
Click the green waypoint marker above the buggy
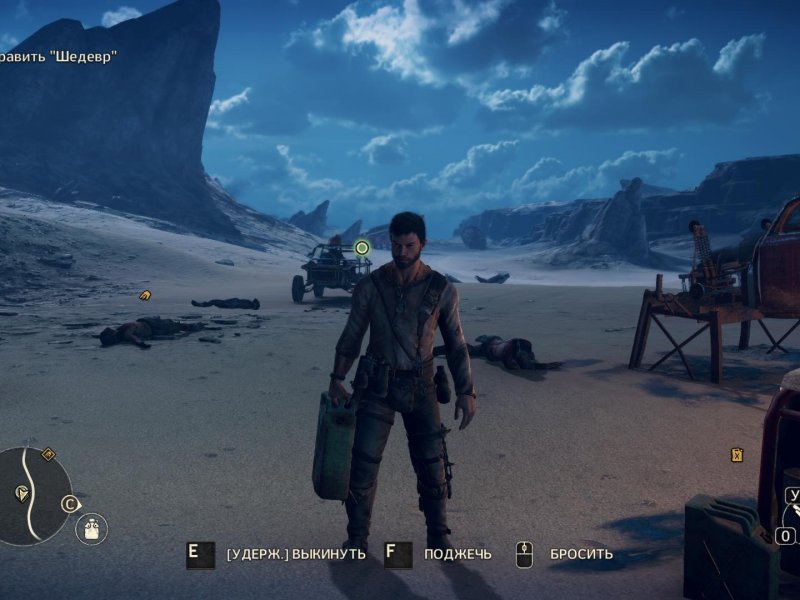(362, 247)
